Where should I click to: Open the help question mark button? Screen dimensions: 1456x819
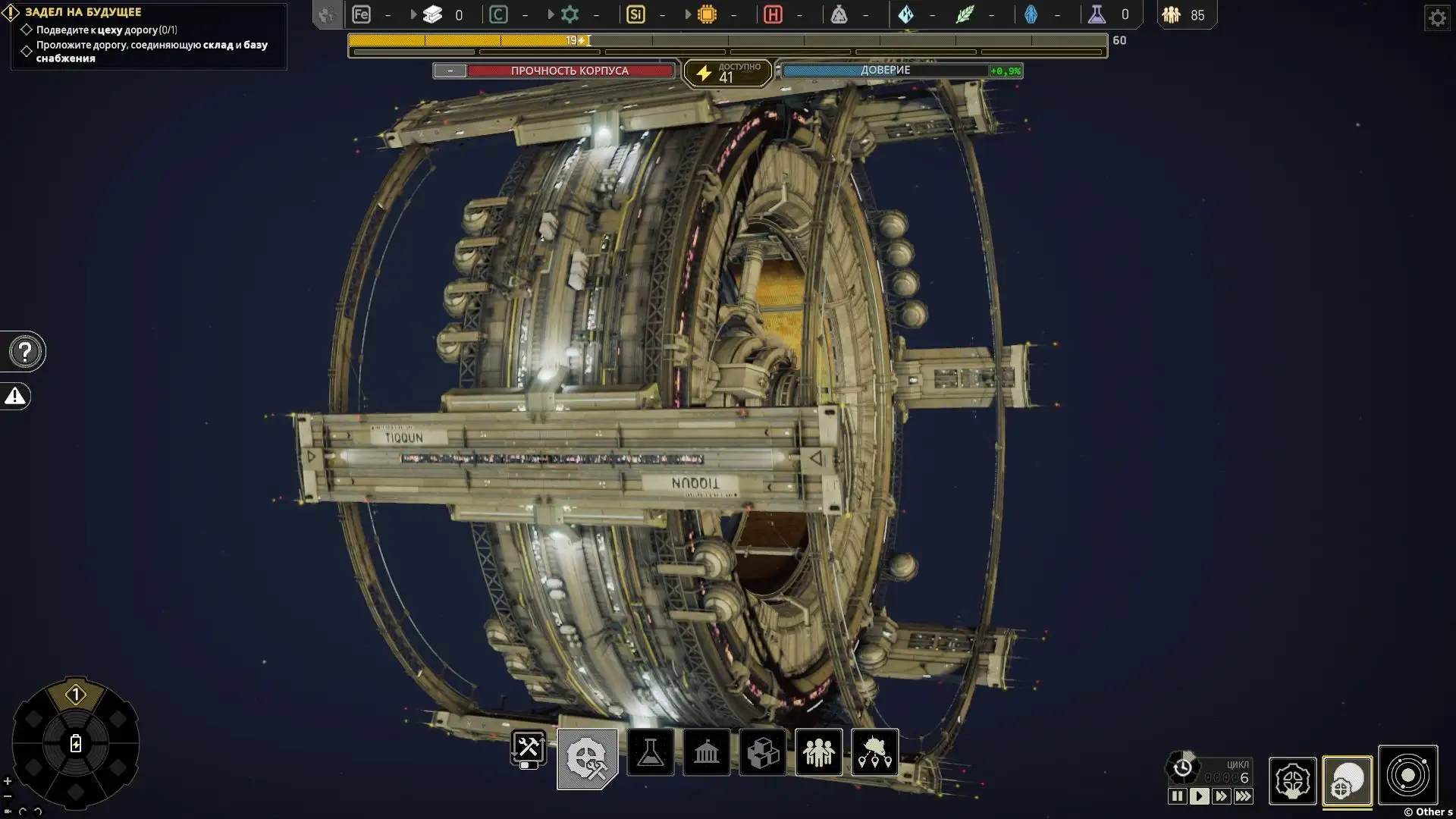(x=25, y=352)
